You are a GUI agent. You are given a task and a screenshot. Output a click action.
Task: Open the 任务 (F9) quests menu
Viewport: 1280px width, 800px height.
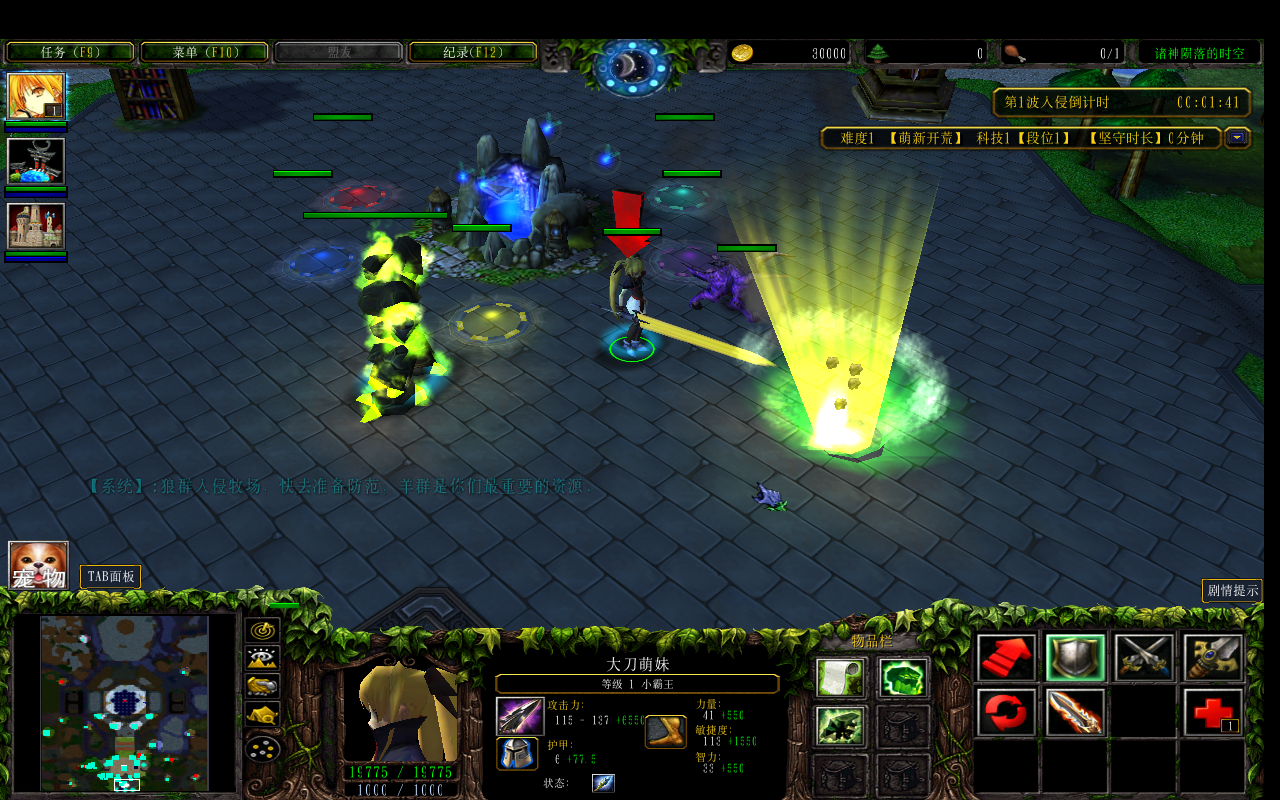70,52
